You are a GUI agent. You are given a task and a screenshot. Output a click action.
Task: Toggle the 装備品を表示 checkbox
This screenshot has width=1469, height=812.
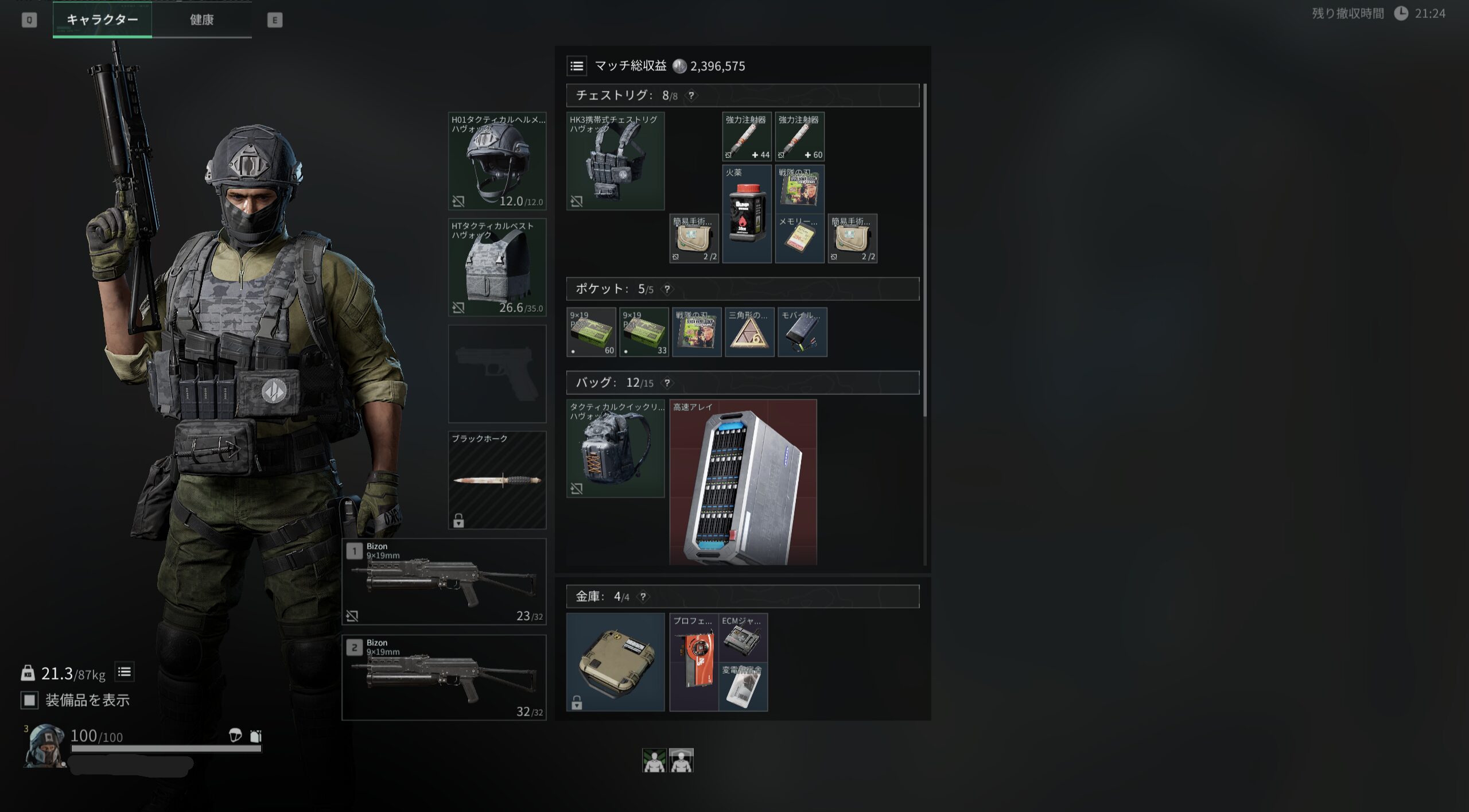pos(29,700)
